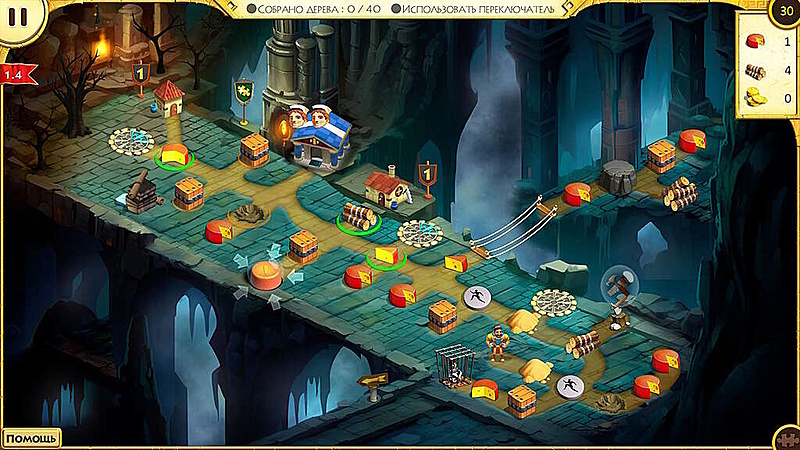
Task: Open the Помощь help button
Action: pyautogui.click(x=31, y=438)
